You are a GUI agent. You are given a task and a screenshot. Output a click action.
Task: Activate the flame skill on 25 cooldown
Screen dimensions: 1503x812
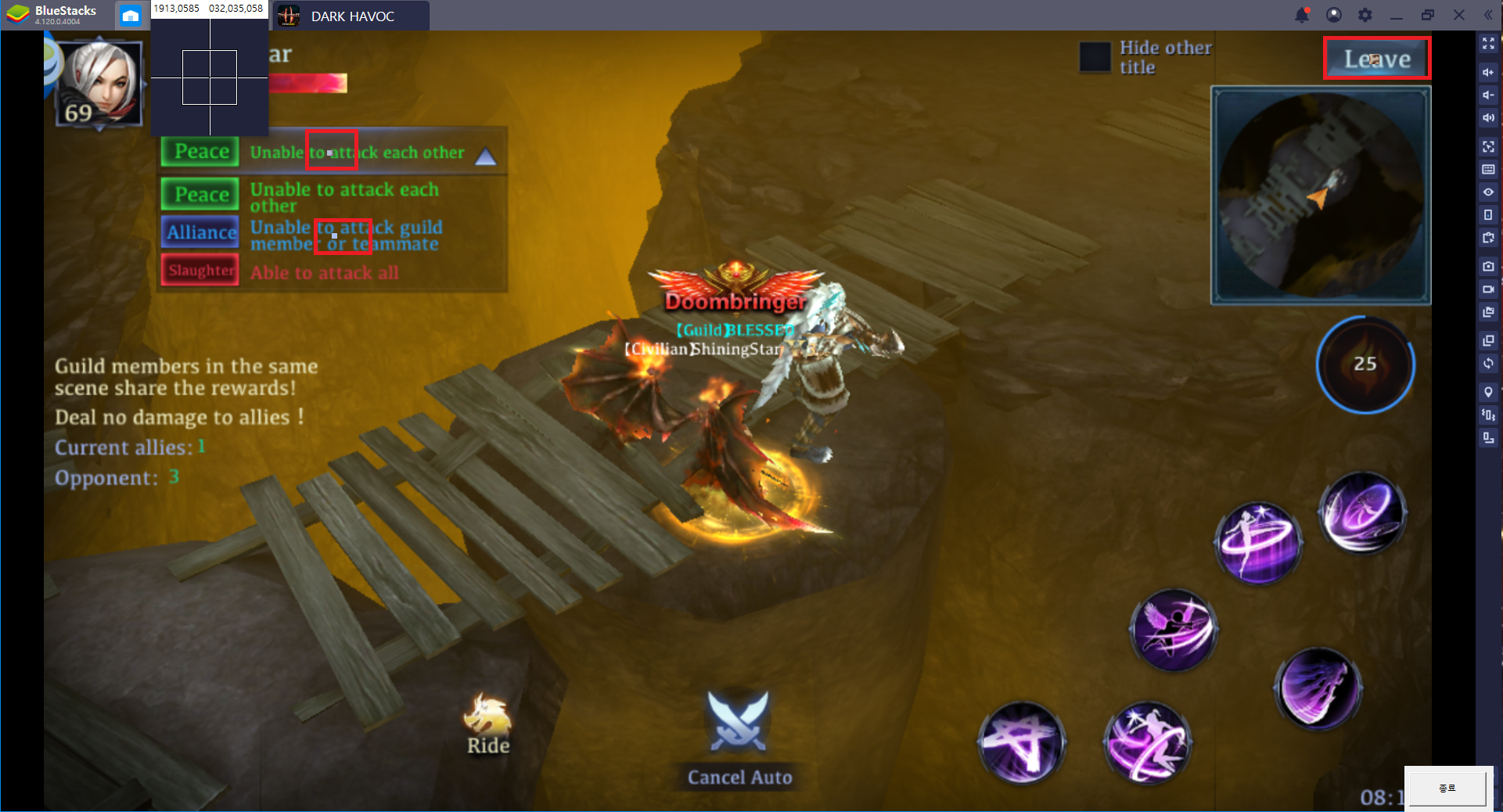click(1365, 365)
